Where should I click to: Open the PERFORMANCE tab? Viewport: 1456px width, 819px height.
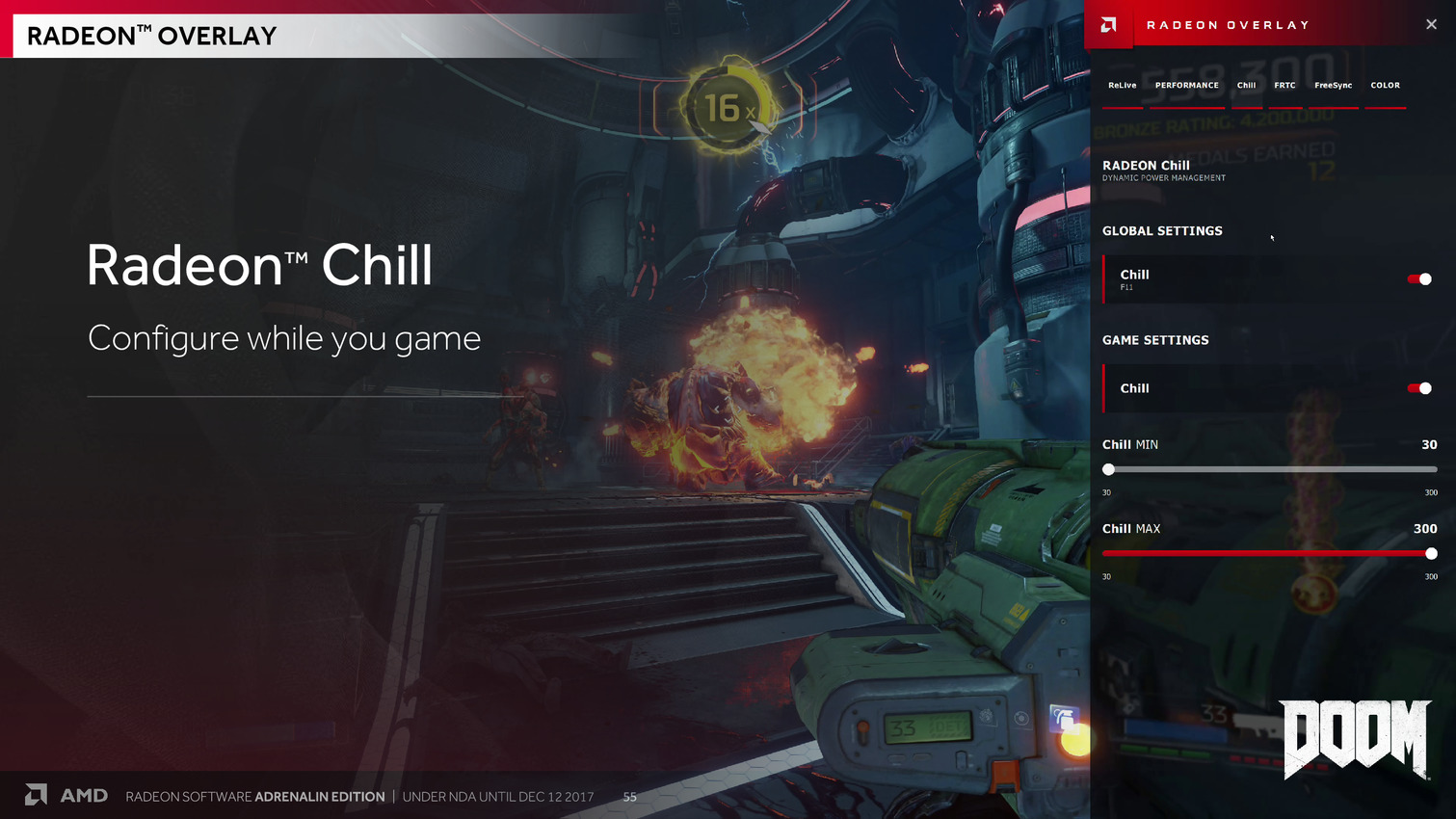click(x=1186, y=86)
